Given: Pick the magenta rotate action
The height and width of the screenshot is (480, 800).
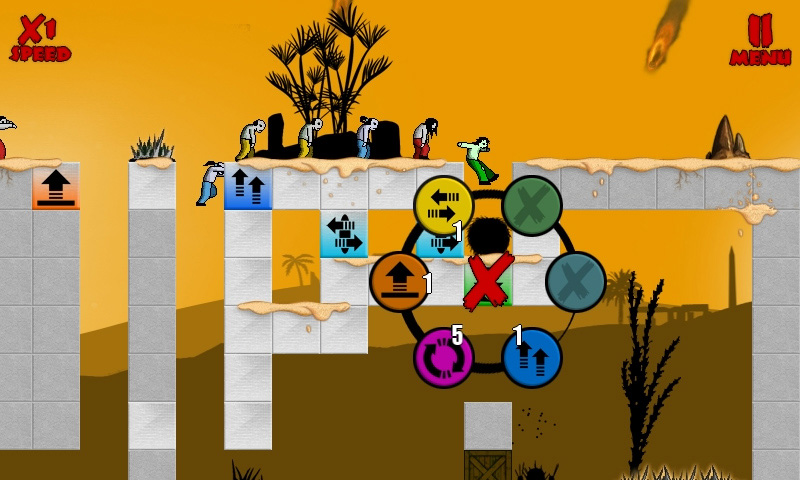Looking at the screenshot, I should 443,357.
